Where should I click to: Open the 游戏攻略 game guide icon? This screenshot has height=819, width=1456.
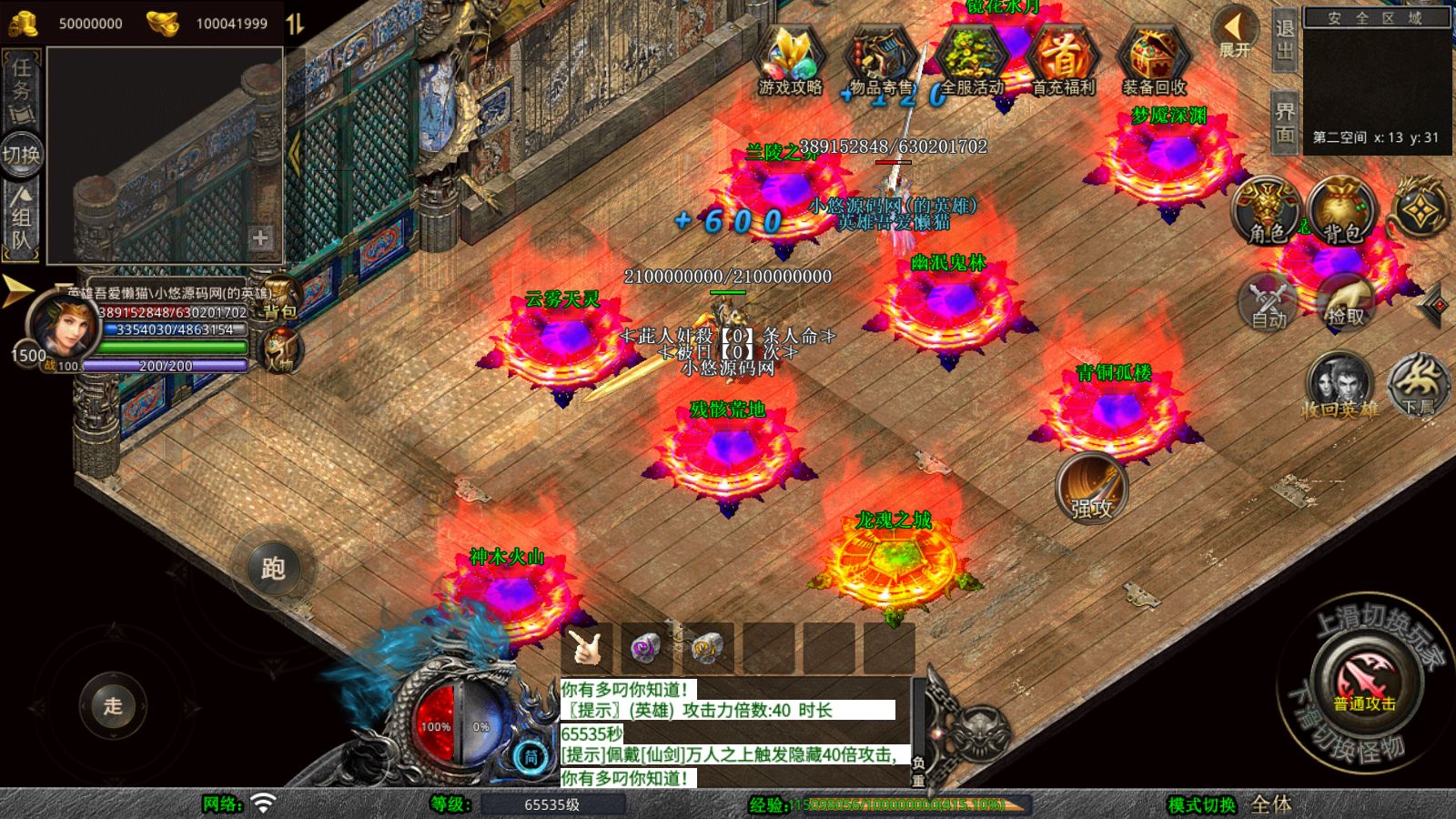click(x=790, y=58)
